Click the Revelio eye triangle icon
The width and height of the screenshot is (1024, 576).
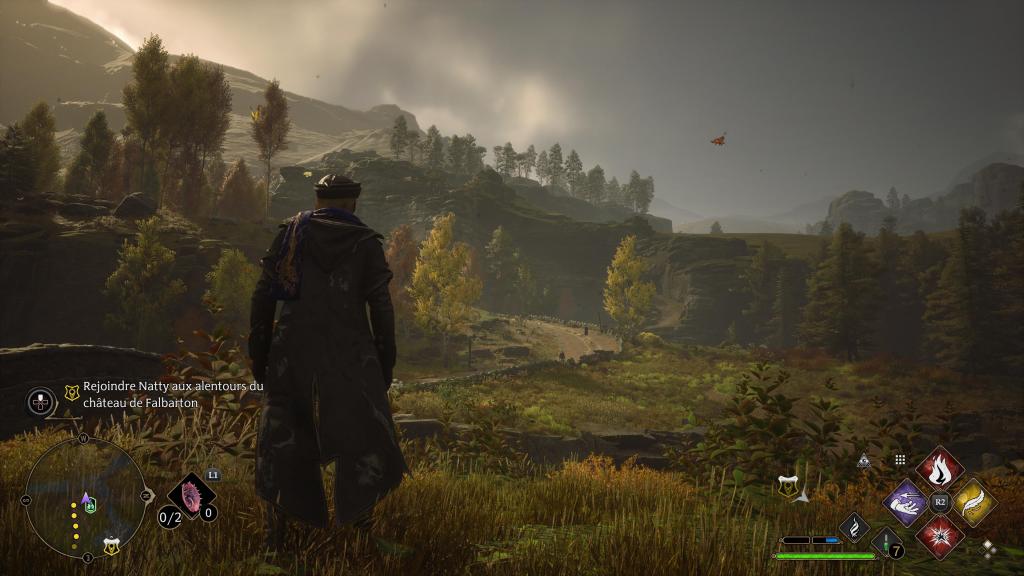coord(863,460)
